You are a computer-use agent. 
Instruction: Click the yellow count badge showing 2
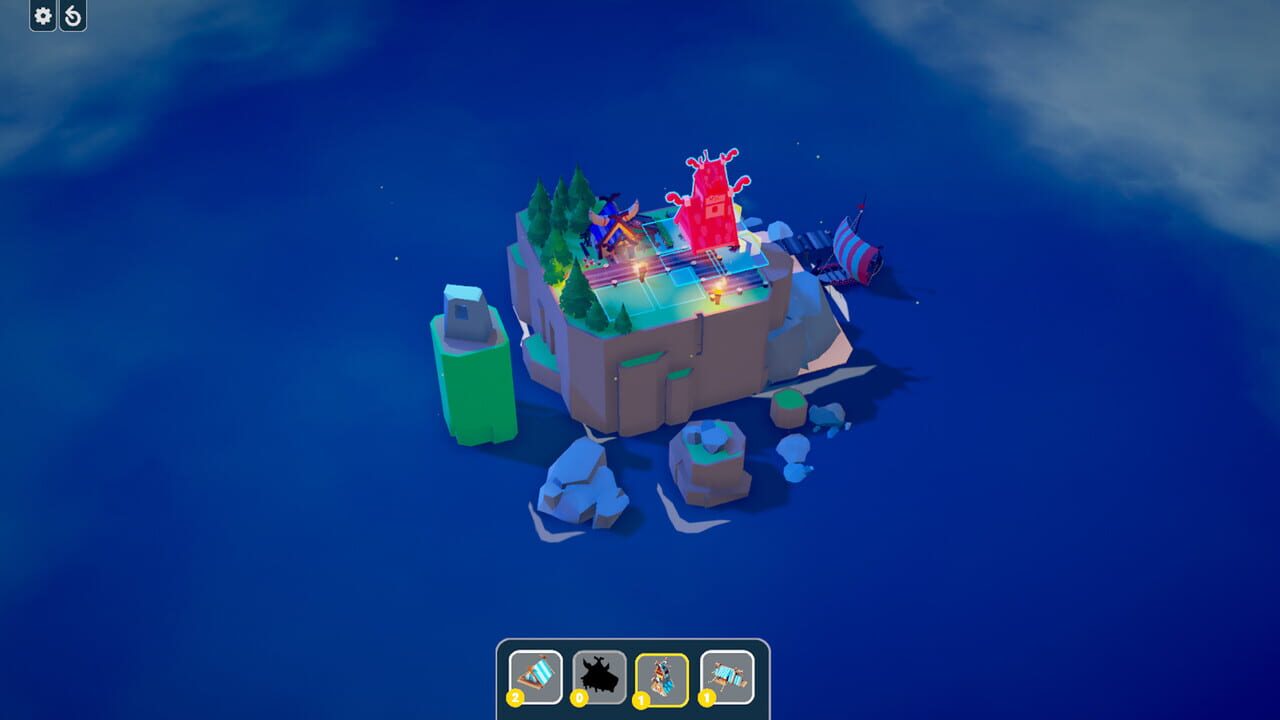pyautogui.click(x=514, y=697)
